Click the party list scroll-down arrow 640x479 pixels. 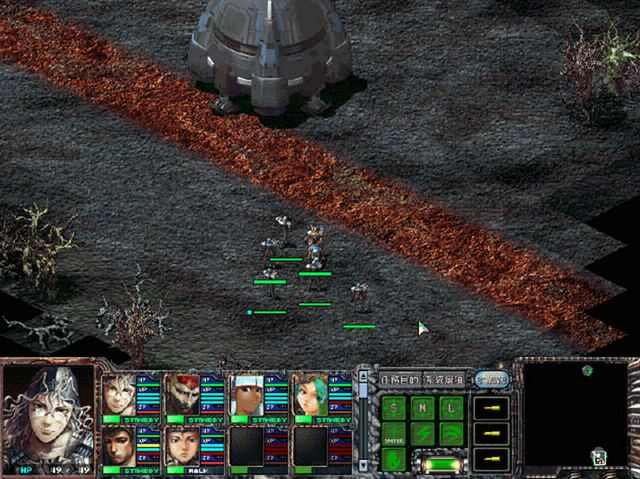362,465
